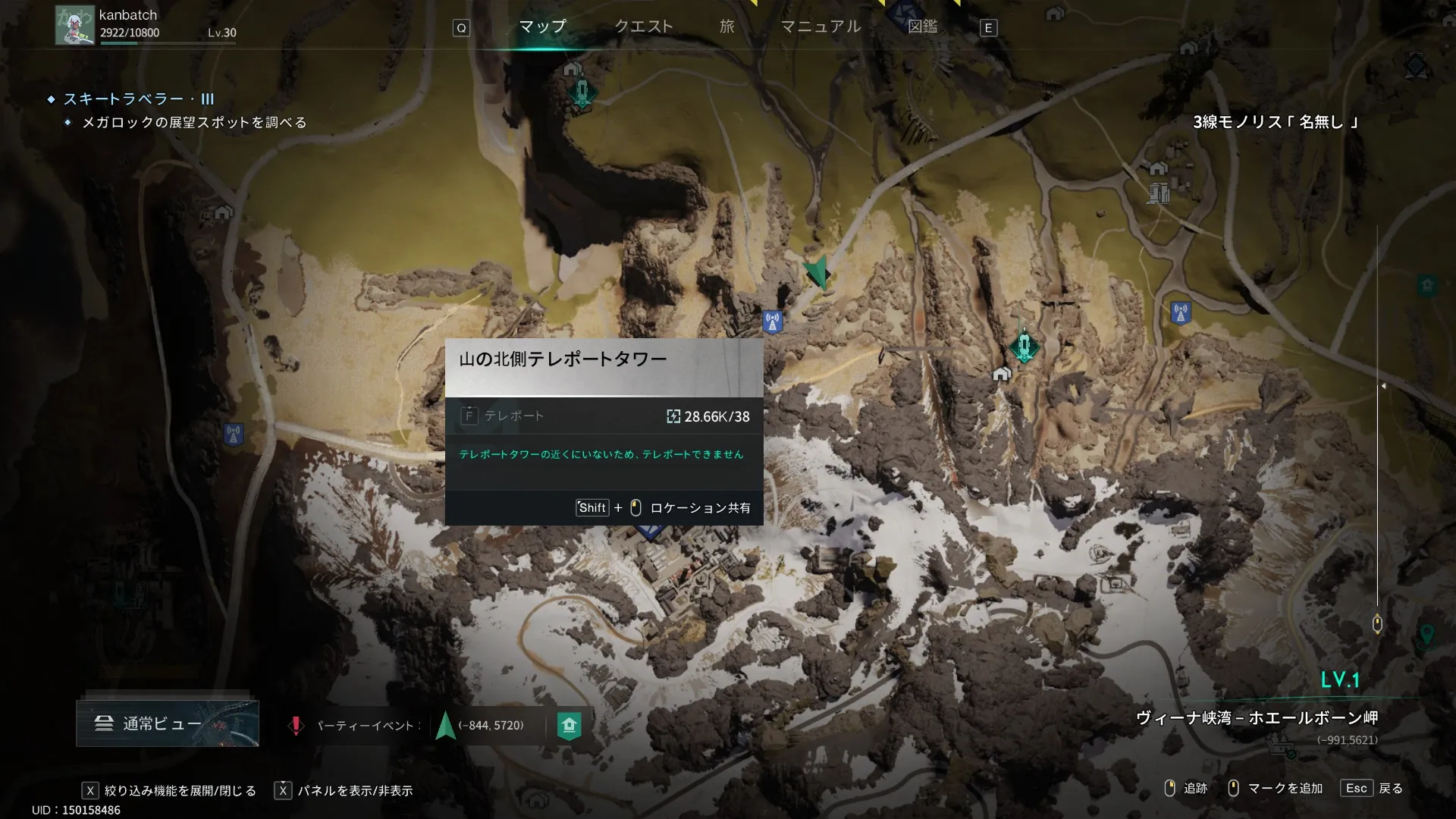
Task: Select the スキートラベラー・III quest tracker
Action: [x=139, y=99]
